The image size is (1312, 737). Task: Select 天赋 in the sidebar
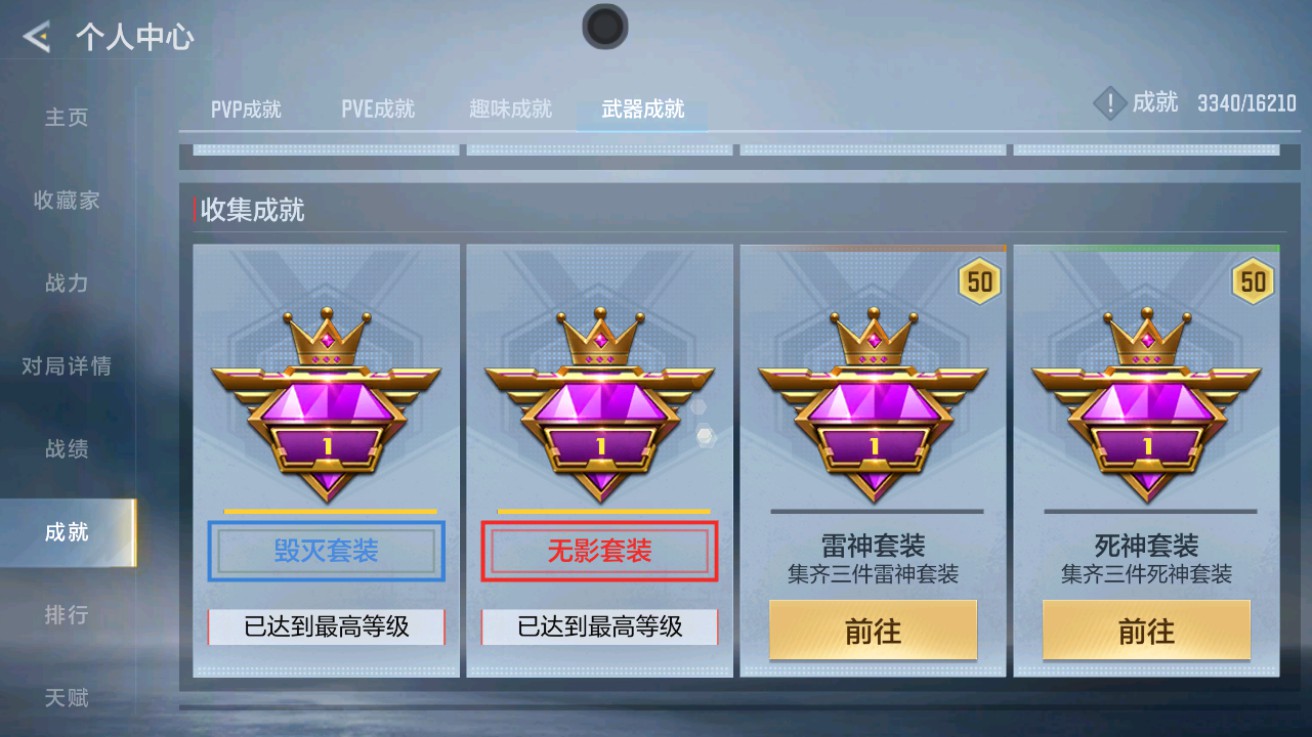(x=65, y=697)
